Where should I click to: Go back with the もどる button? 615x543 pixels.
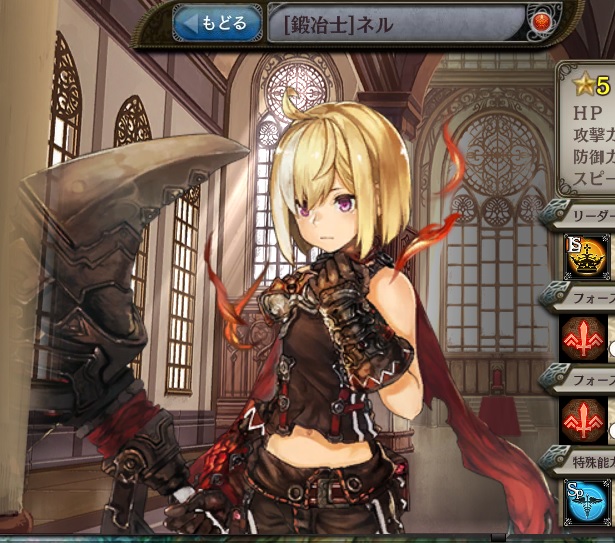click(x=217, y=22)
